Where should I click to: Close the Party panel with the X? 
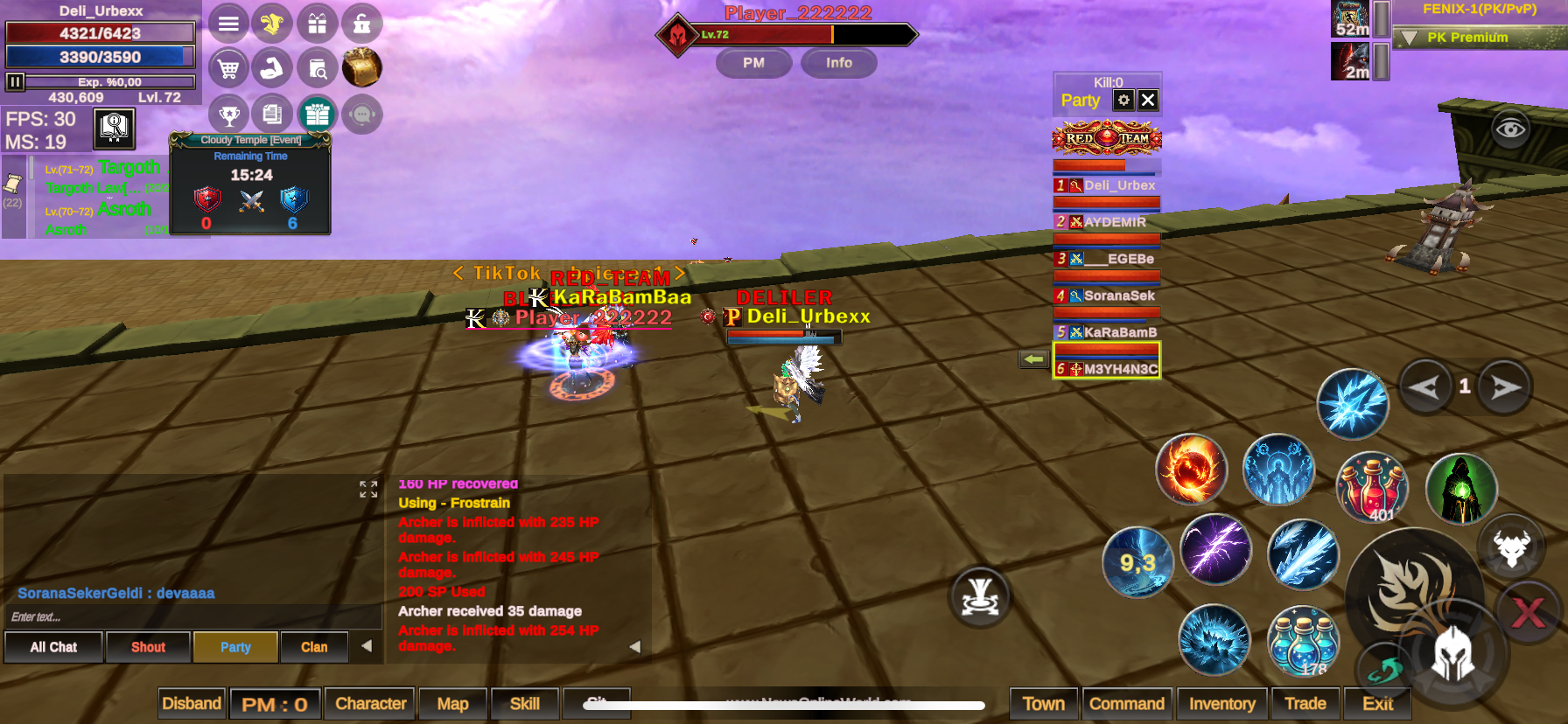pyautogui.click(x=1148, y=101)
